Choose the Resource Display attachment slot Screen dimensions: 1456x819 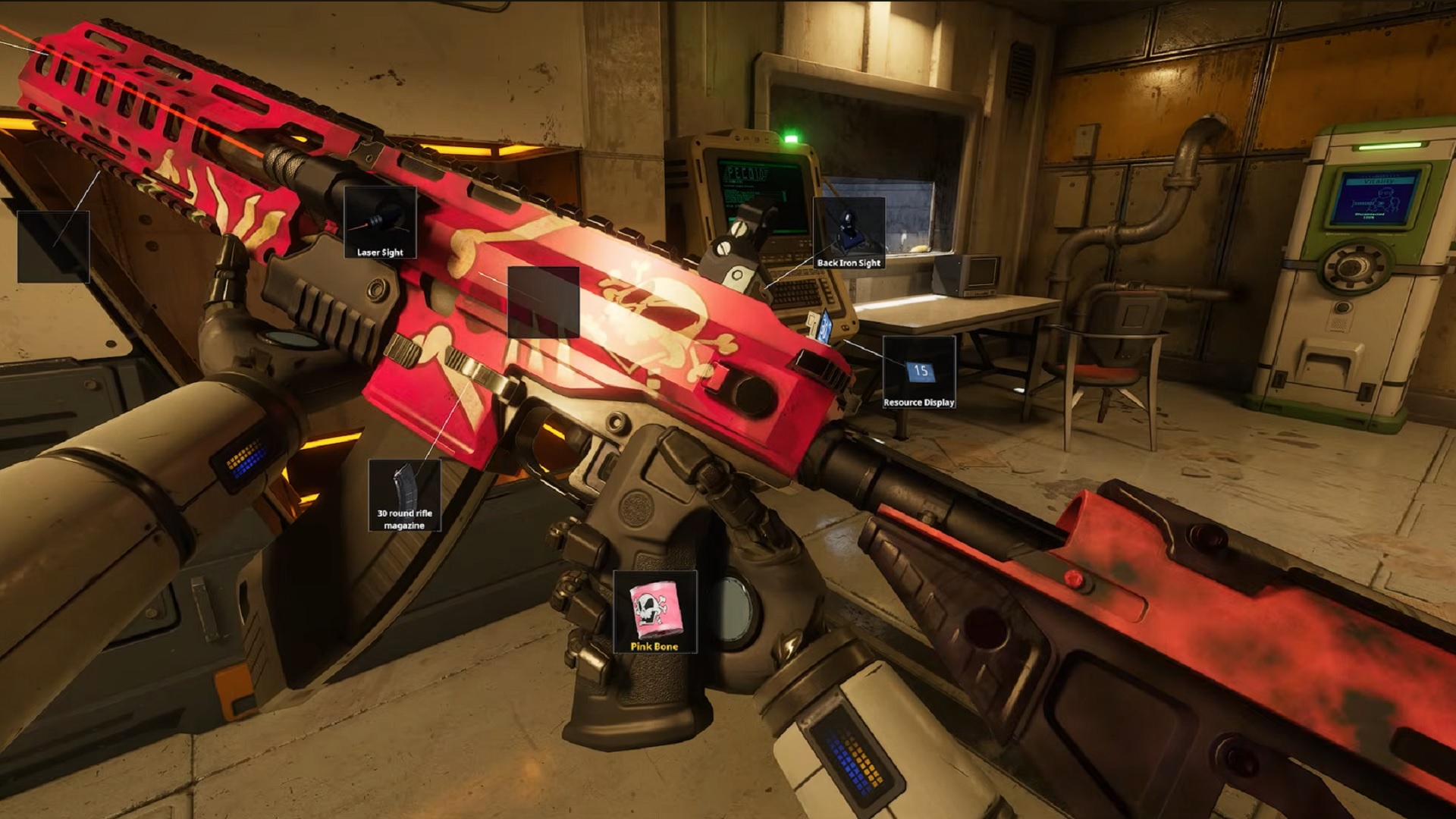919,373
